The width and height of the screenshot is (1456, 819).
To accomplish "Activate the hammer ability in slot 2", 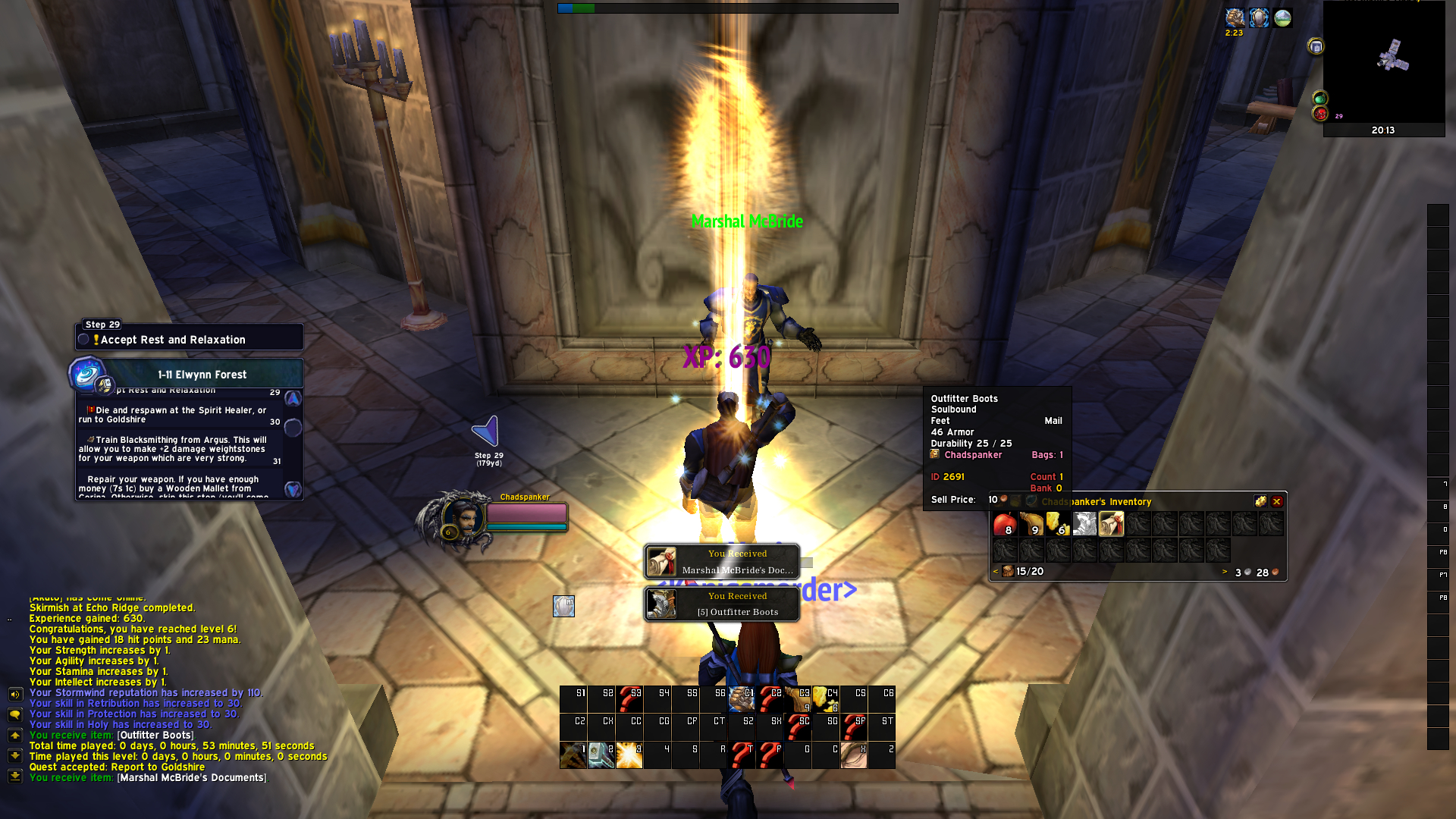I will click(x=601, y=755).
